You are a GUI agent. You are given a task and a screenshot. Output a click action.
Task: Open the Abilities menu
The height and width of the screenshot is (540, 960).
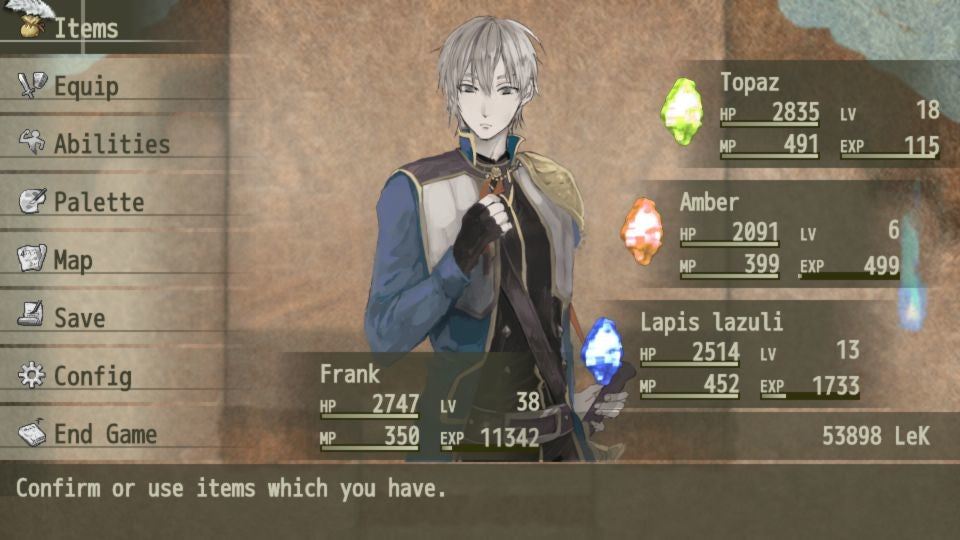(x=111, y=144)
